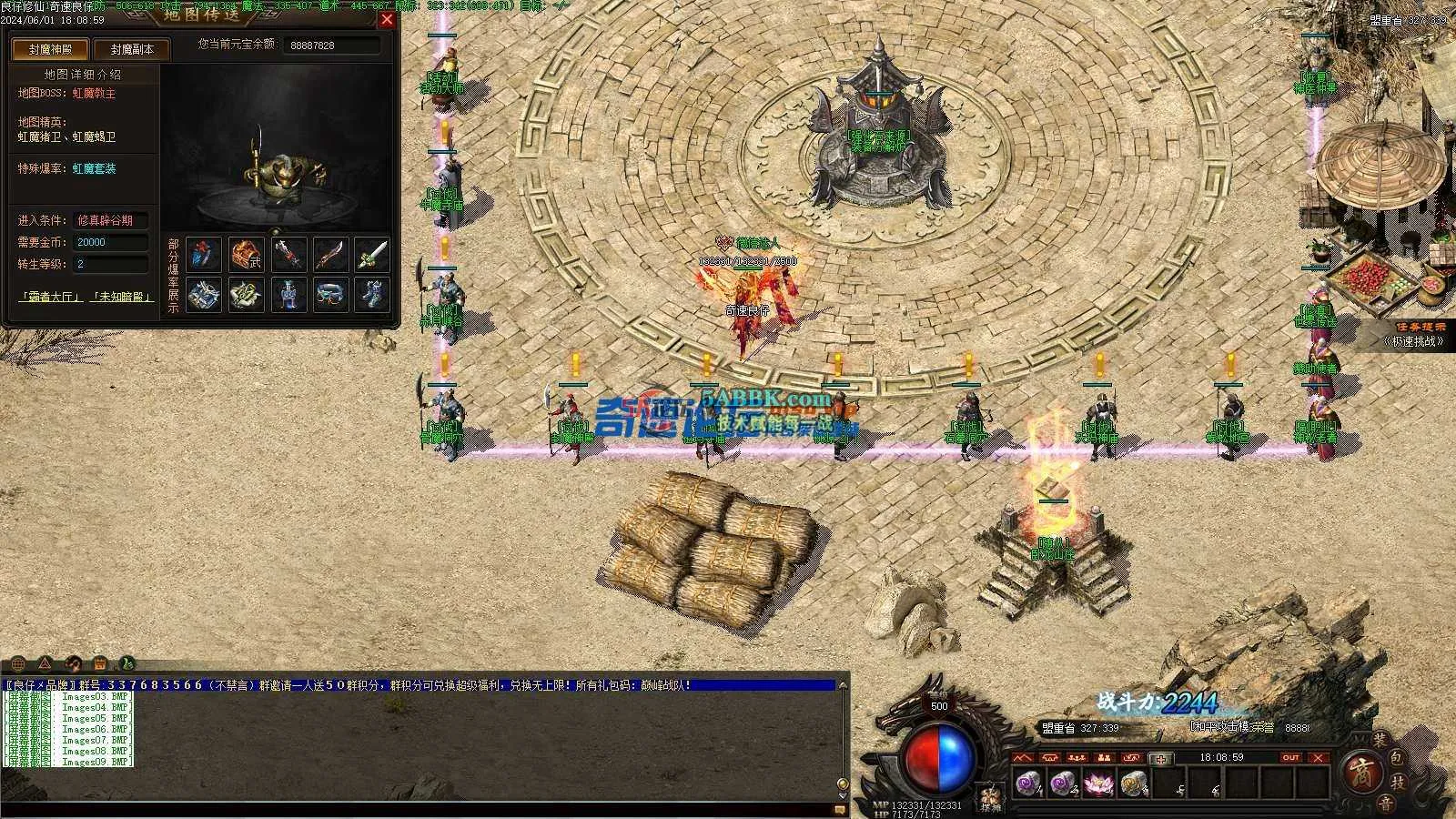Select the globe chat channel icon
Image resolution: width=1456 pixels, height=819 pixels.
(x=17, y=663)
